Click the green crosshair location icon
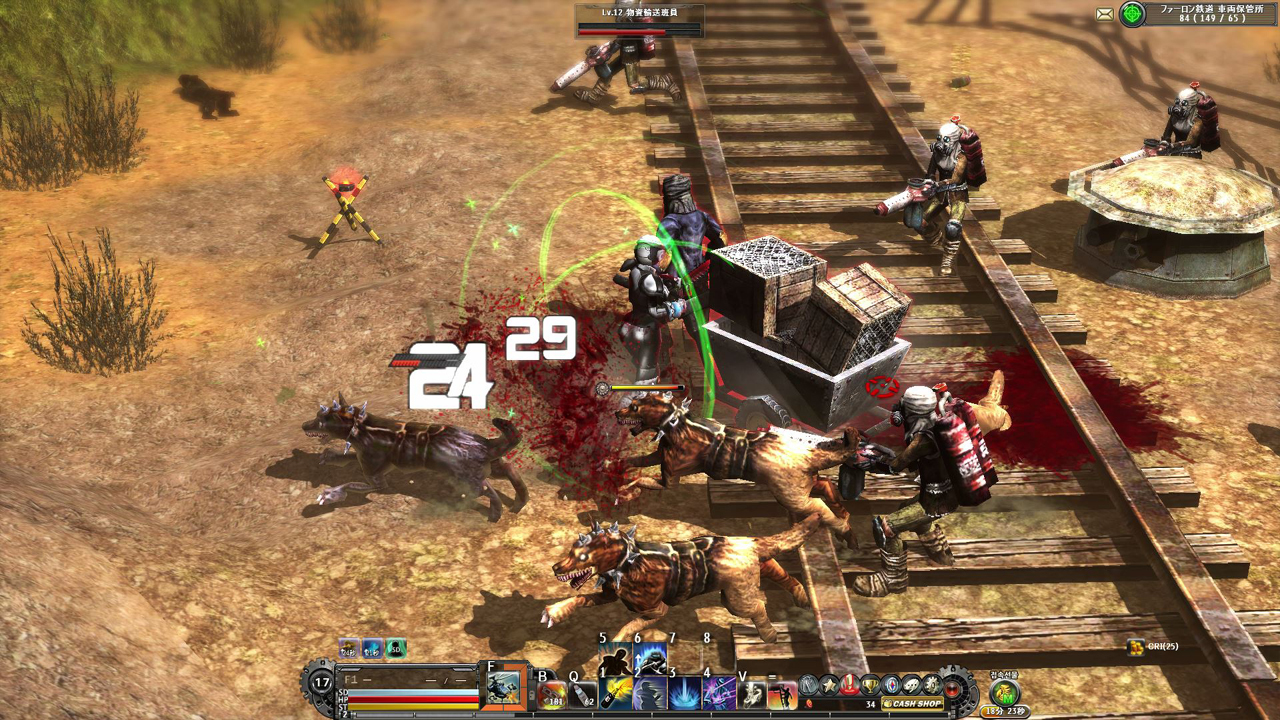1280x720 pixels. point(1132,14)
